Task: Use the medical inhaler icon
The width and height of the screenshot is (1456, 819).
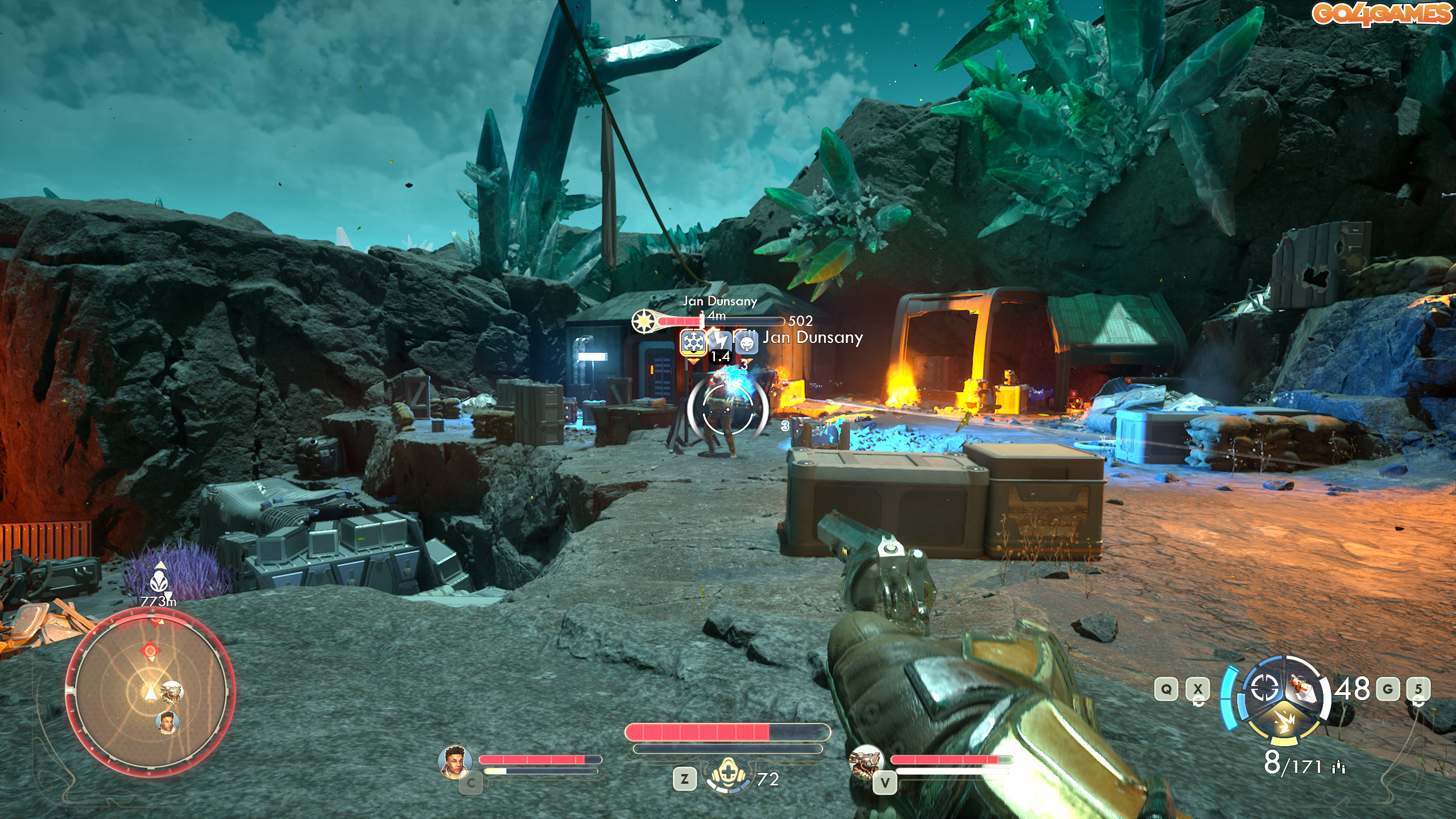Action: pyautogui.click(x=727, y=776)
